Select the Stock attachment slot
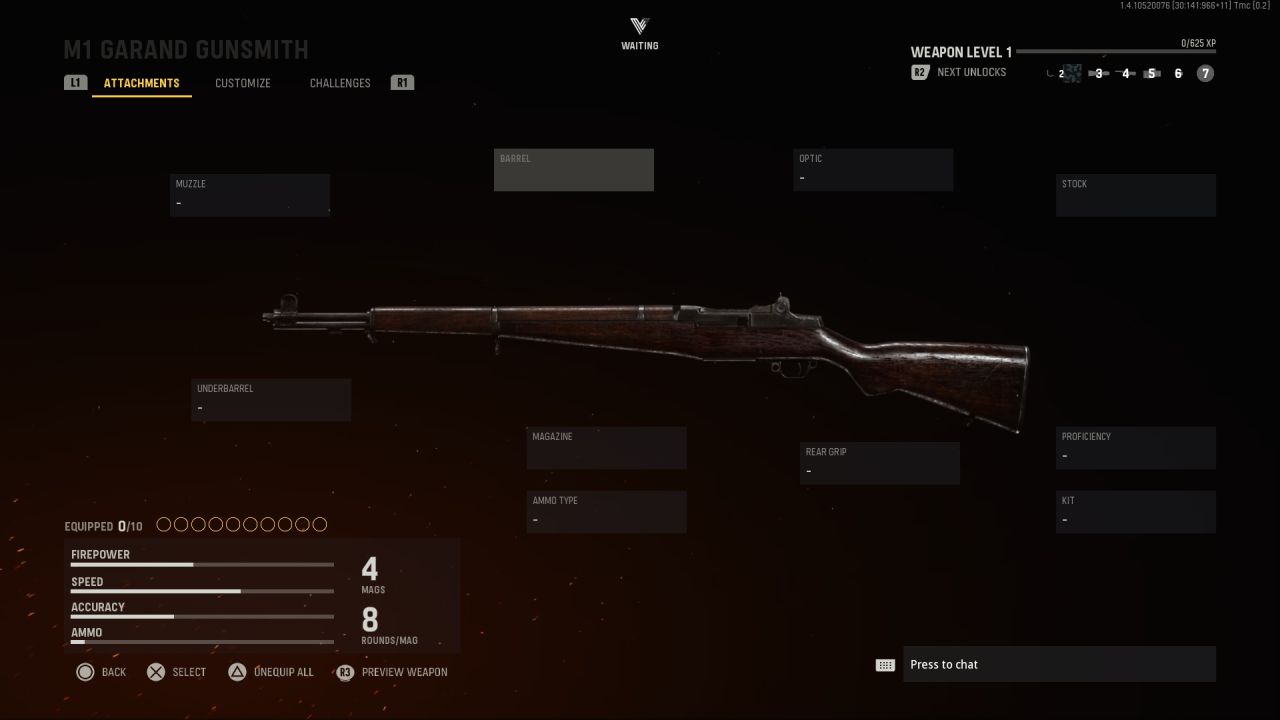The width and height of the screenshot is (1280, 720). 1136,195
